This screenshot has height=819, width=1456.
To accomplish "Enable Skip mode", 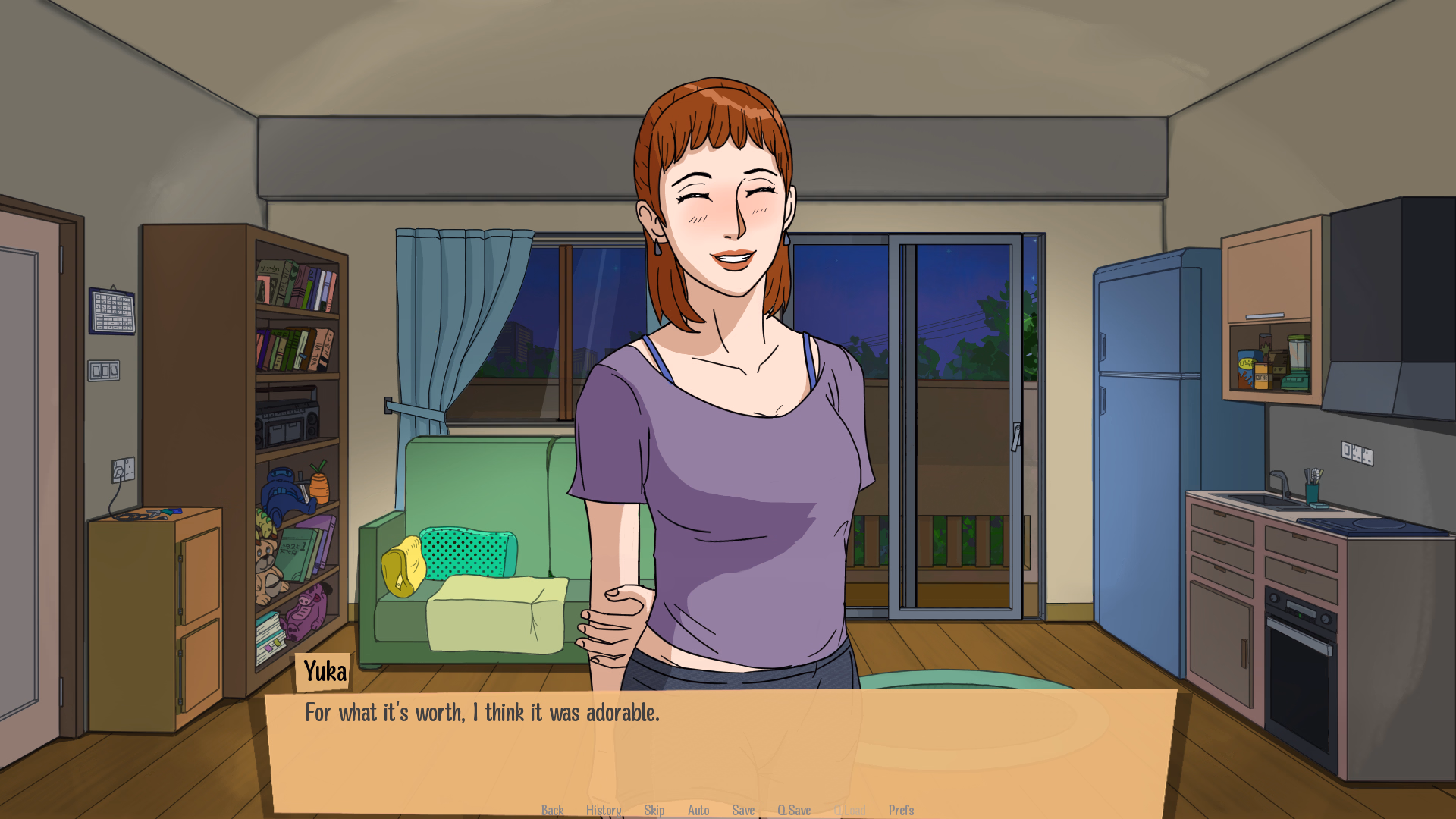I will click(654, 810).
